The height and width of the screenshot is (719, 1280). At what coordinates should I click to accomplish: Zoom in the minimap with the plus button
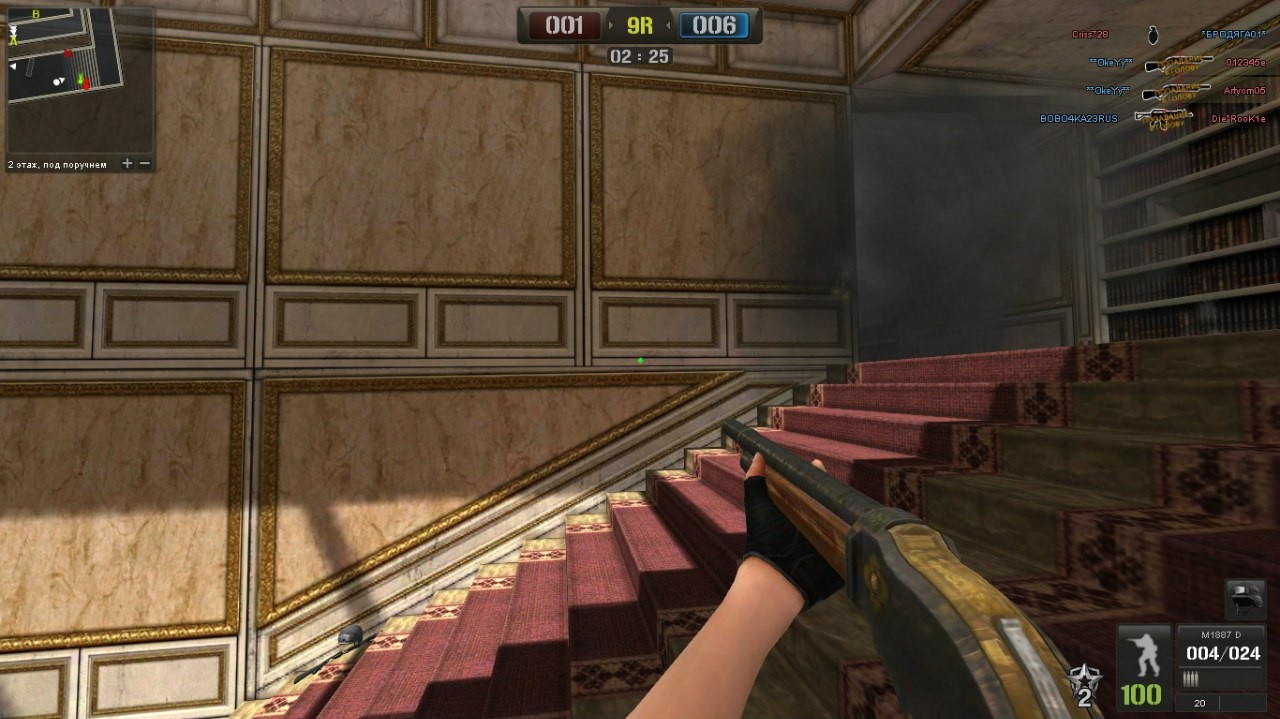127,163
